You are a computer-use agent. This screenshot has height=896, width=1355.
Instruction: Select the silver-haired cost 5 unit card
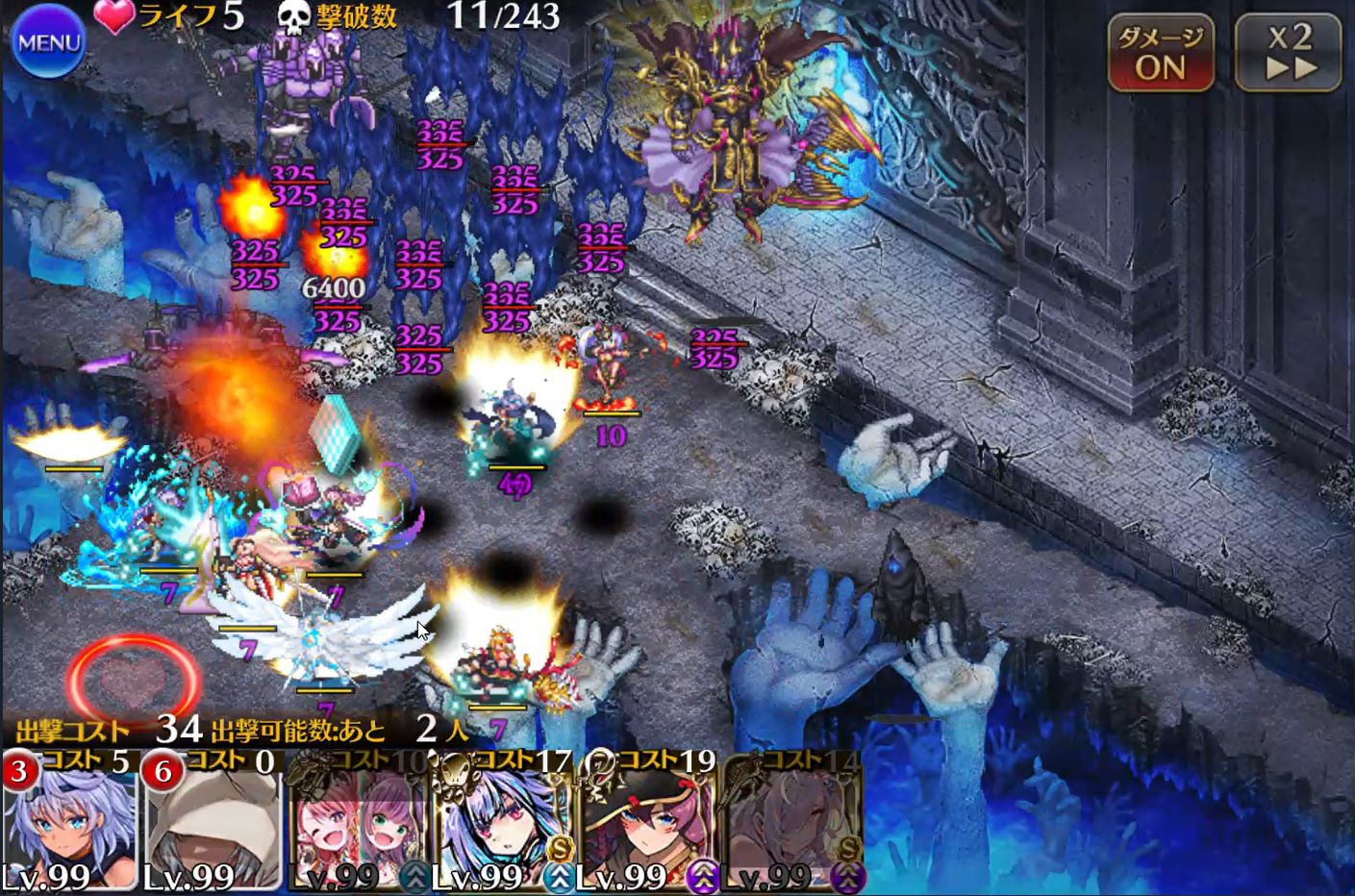pyautogui.click(x=69, y=824)
